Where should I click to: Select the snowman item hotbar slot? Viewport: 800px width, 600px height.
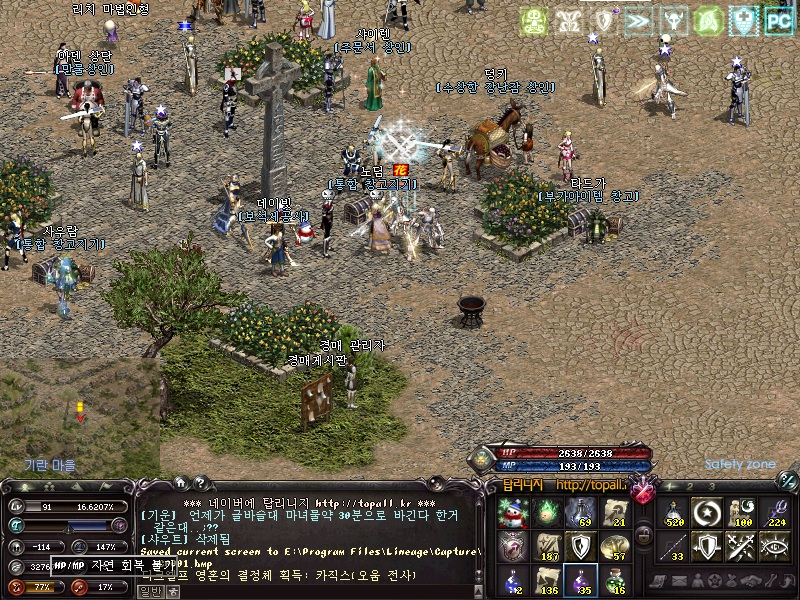[512, 513]
